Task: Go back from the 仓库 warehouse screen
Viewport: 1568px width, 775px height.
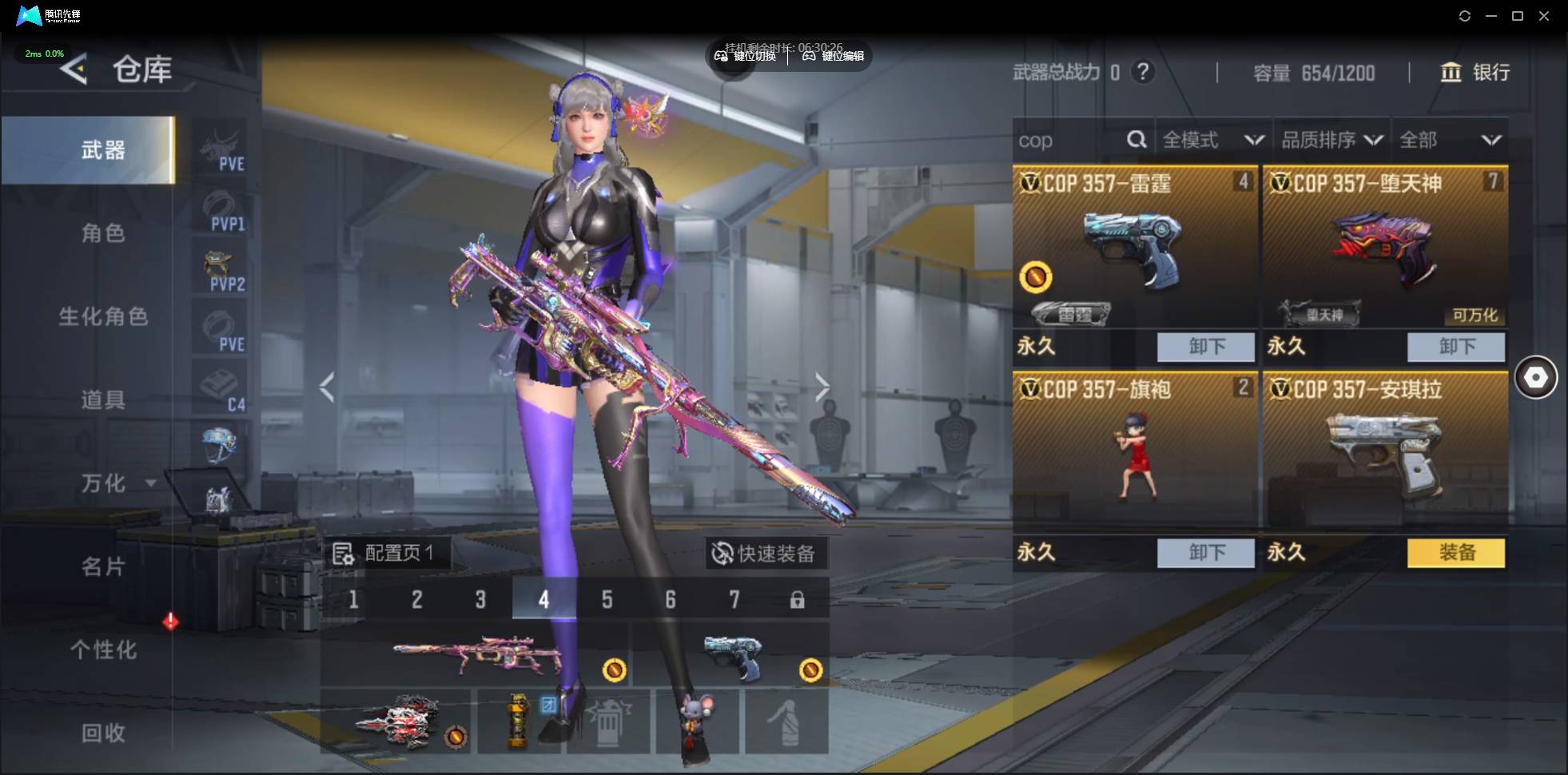Action: click(x=74, y=70)
